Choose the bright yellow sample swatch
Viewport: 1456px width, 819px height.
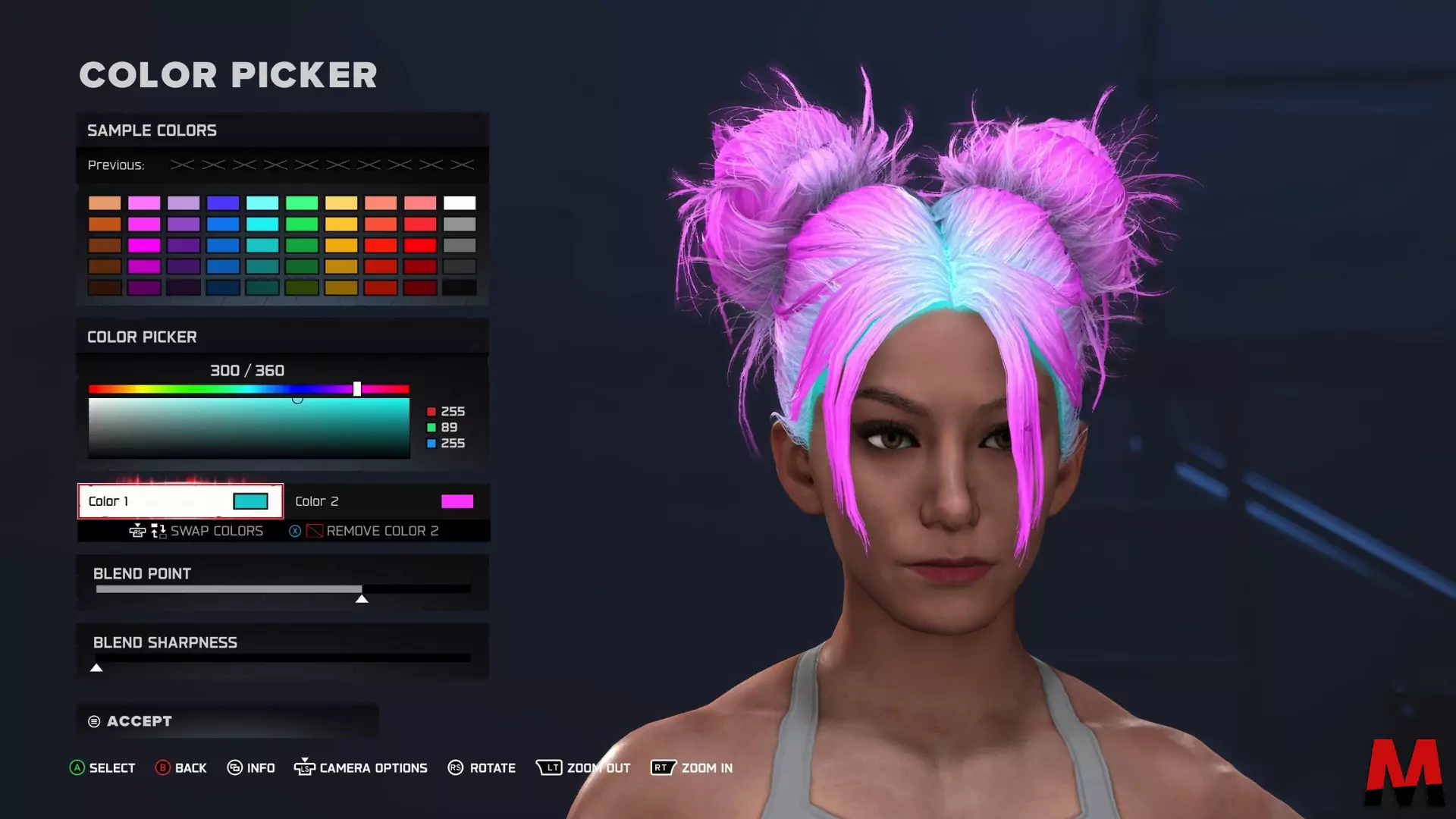point(341,224)
